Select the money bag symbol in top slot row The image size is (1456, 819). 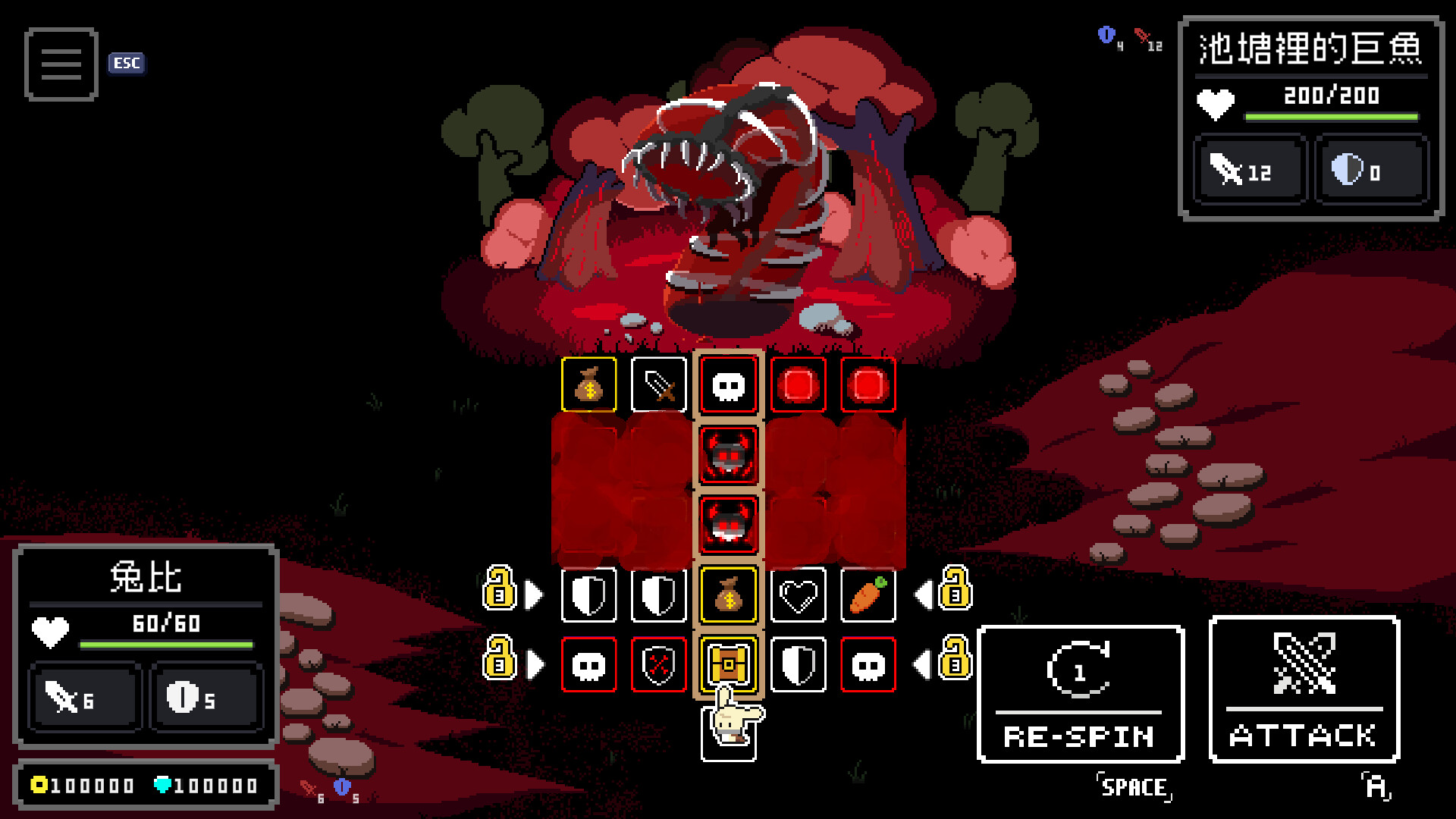click(589, 385)
